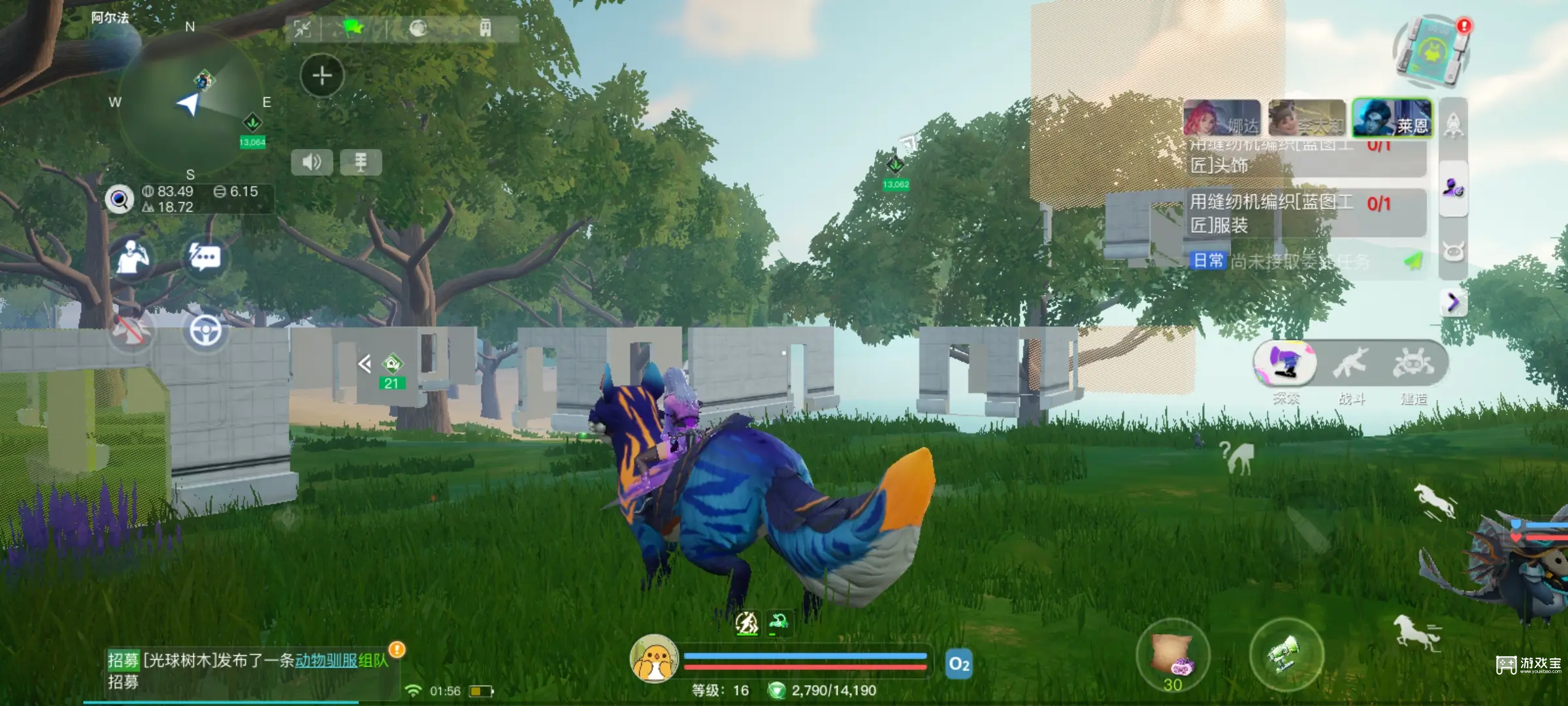This screenshot has height=706, width=1568.
Task: Click the magnifier scan icon
Action: tap(120, 199)
